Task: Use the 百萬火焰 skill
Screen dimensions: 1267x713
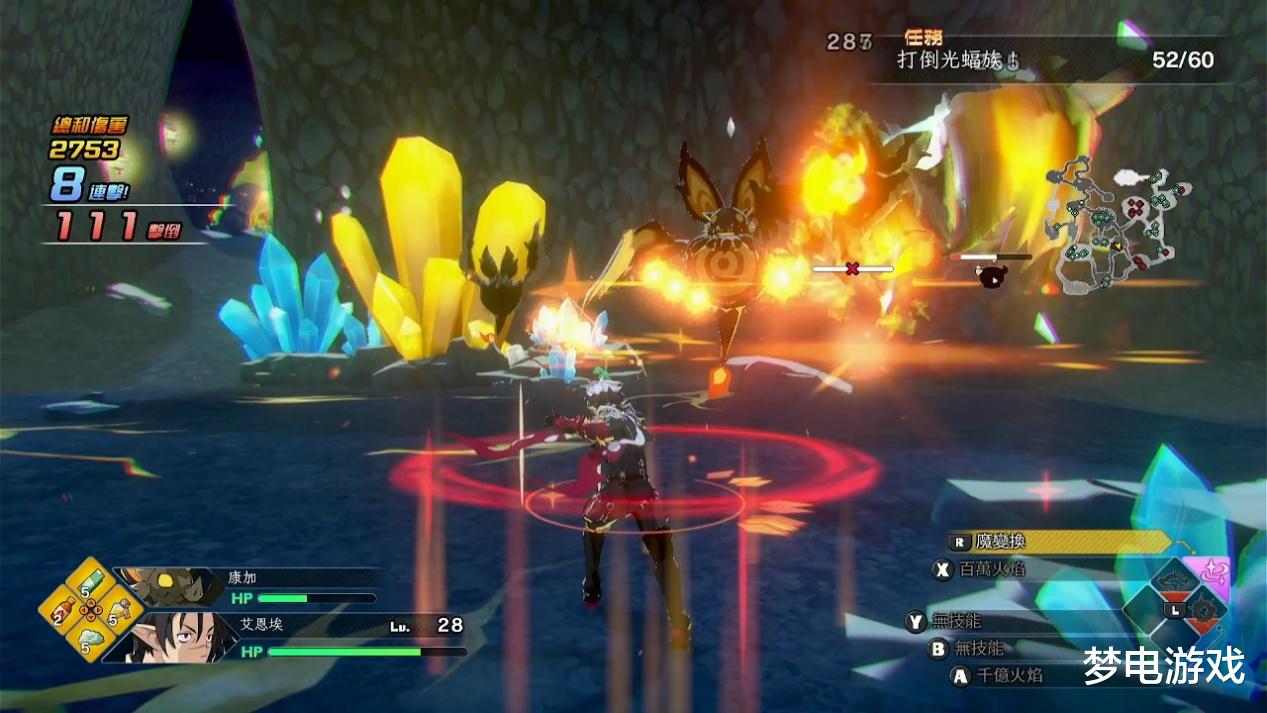Action: tap(989, 569)
